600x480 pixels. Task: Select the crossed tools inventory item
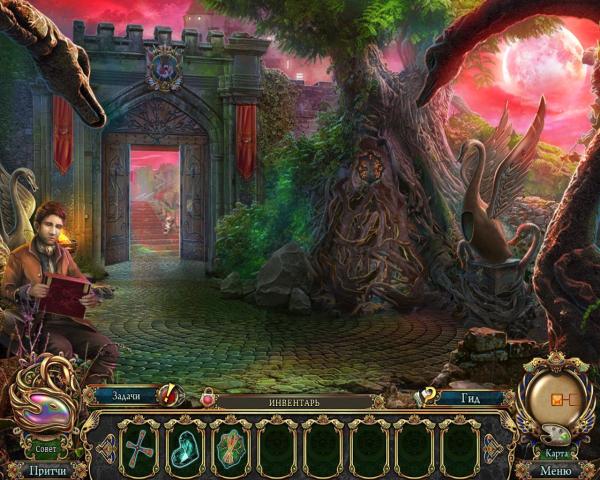137,445
